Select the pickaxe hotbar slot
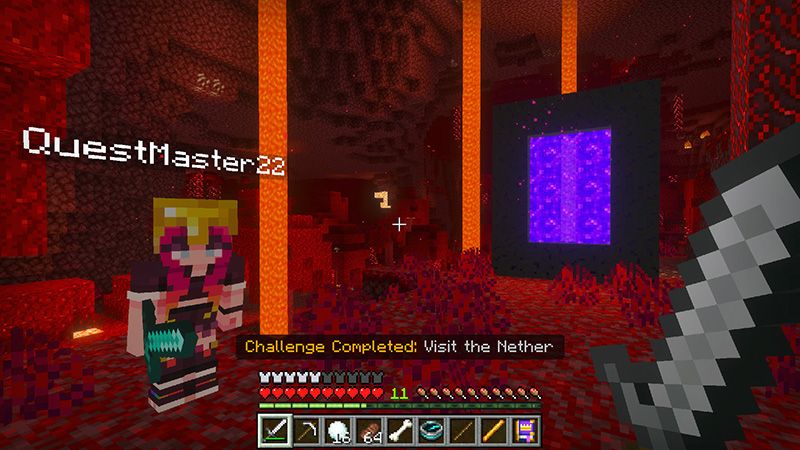The image size is (800, 450). tap(307, 430)
